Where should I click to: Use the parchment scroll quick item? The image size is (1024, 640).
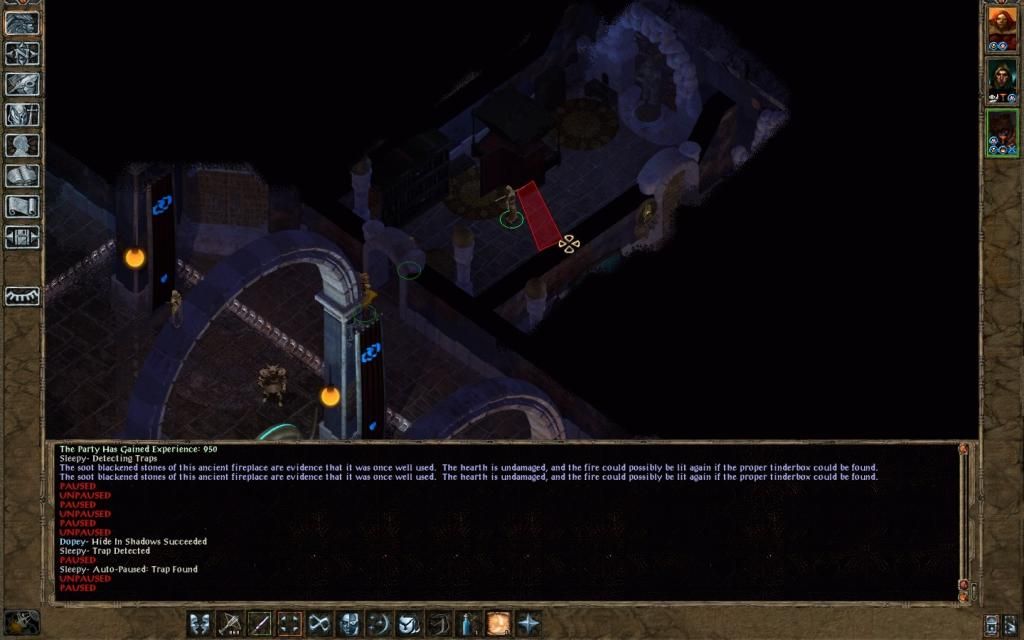pos(497,624)
